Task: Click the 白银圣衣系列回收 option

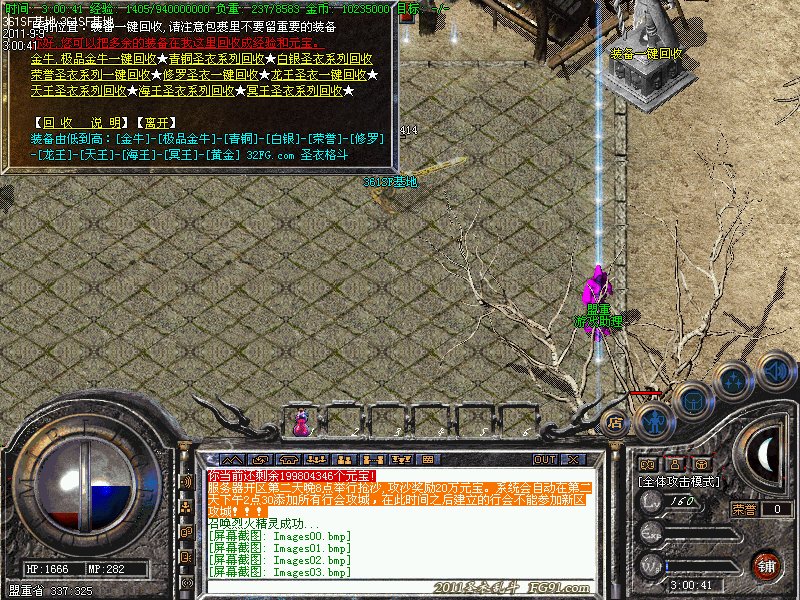Action: [x=325, y=59]
